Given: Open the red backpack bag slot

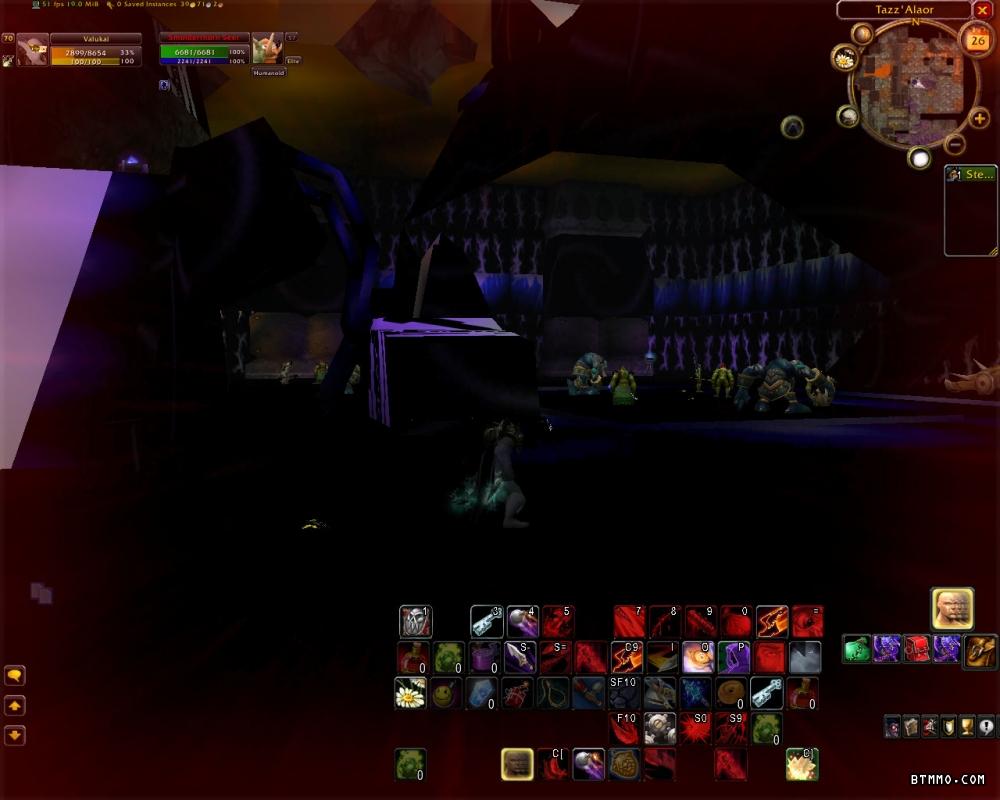Looking at the screenshot, I should click(x=917, y=649).
